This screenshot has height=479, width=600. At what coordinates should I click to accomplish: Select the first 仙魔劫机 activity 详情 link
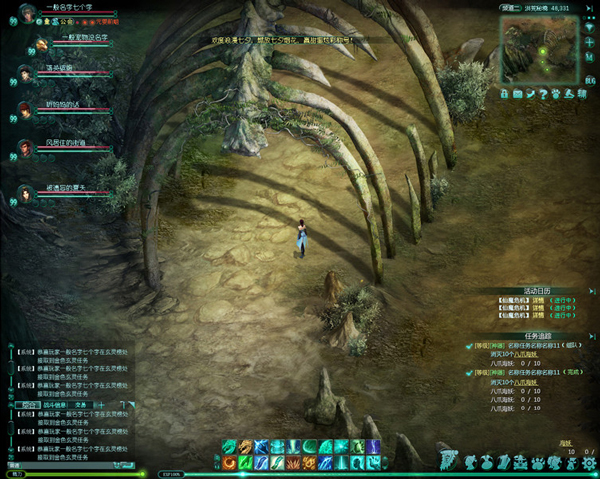click(x=538, y=300)
